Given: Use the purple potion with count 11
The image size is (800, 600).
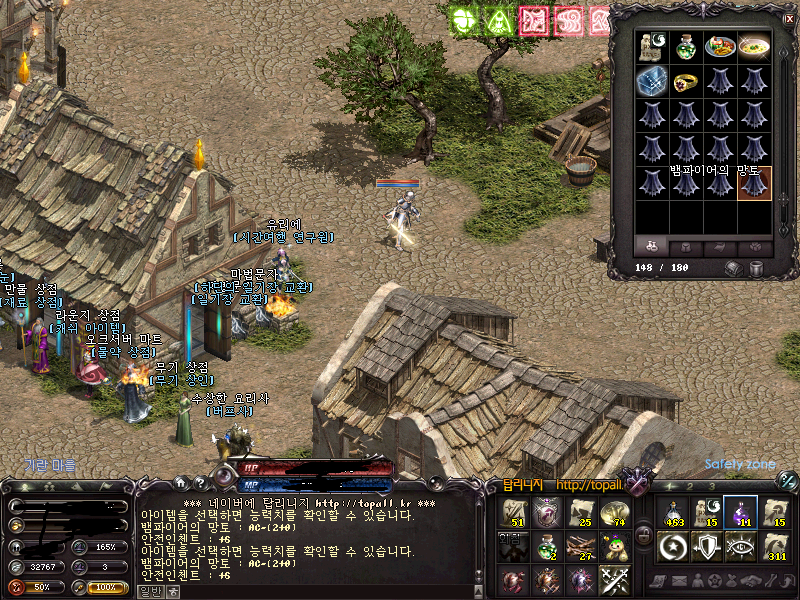Looking at the screenshot, I should (740, 512).
